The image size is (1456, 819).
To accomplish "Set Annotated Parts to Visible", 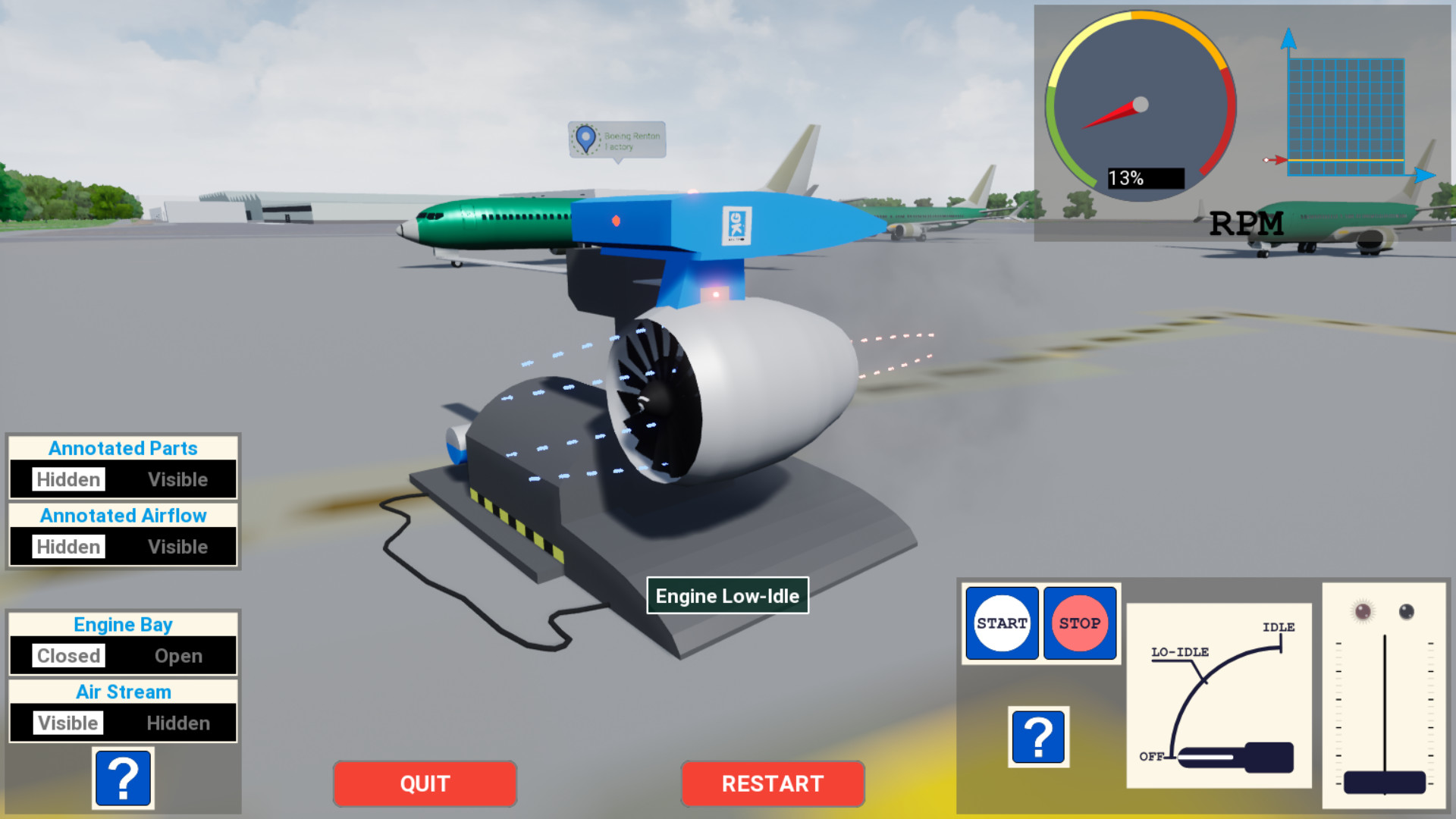I will point(178,479).
